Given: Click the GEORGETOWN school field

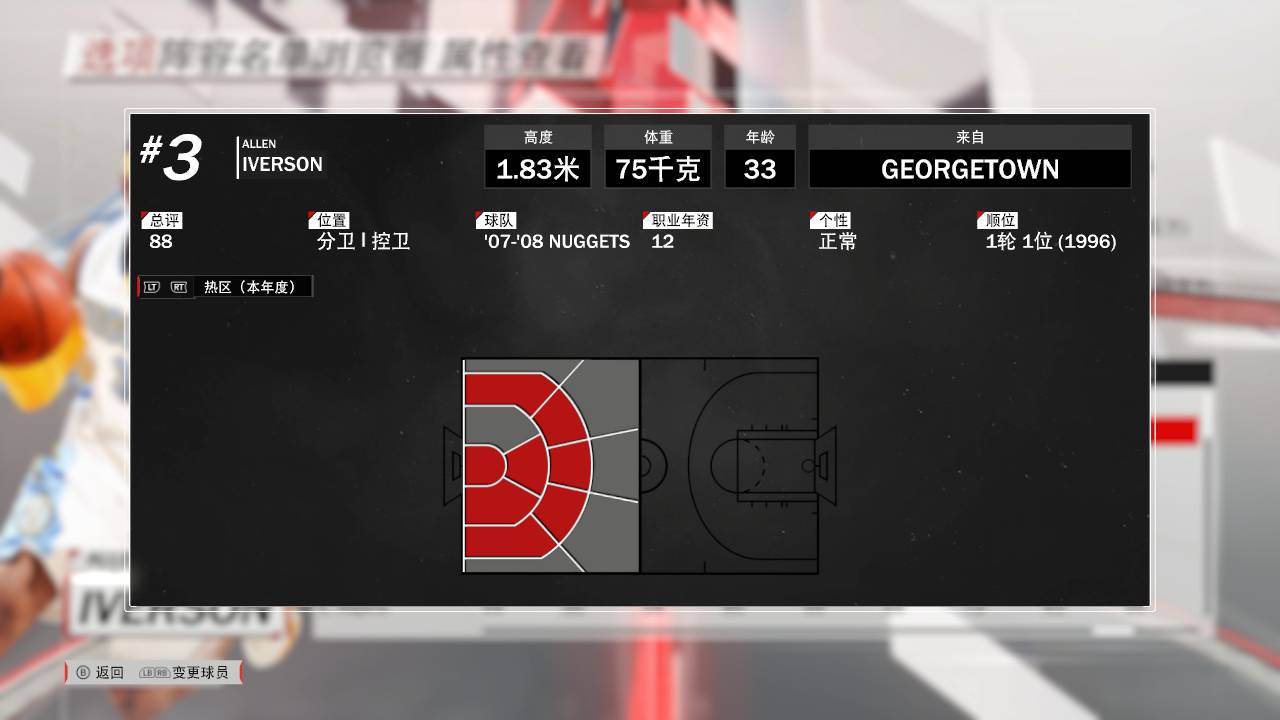Looking at the screenshot, I should click(x=968, y=168).
